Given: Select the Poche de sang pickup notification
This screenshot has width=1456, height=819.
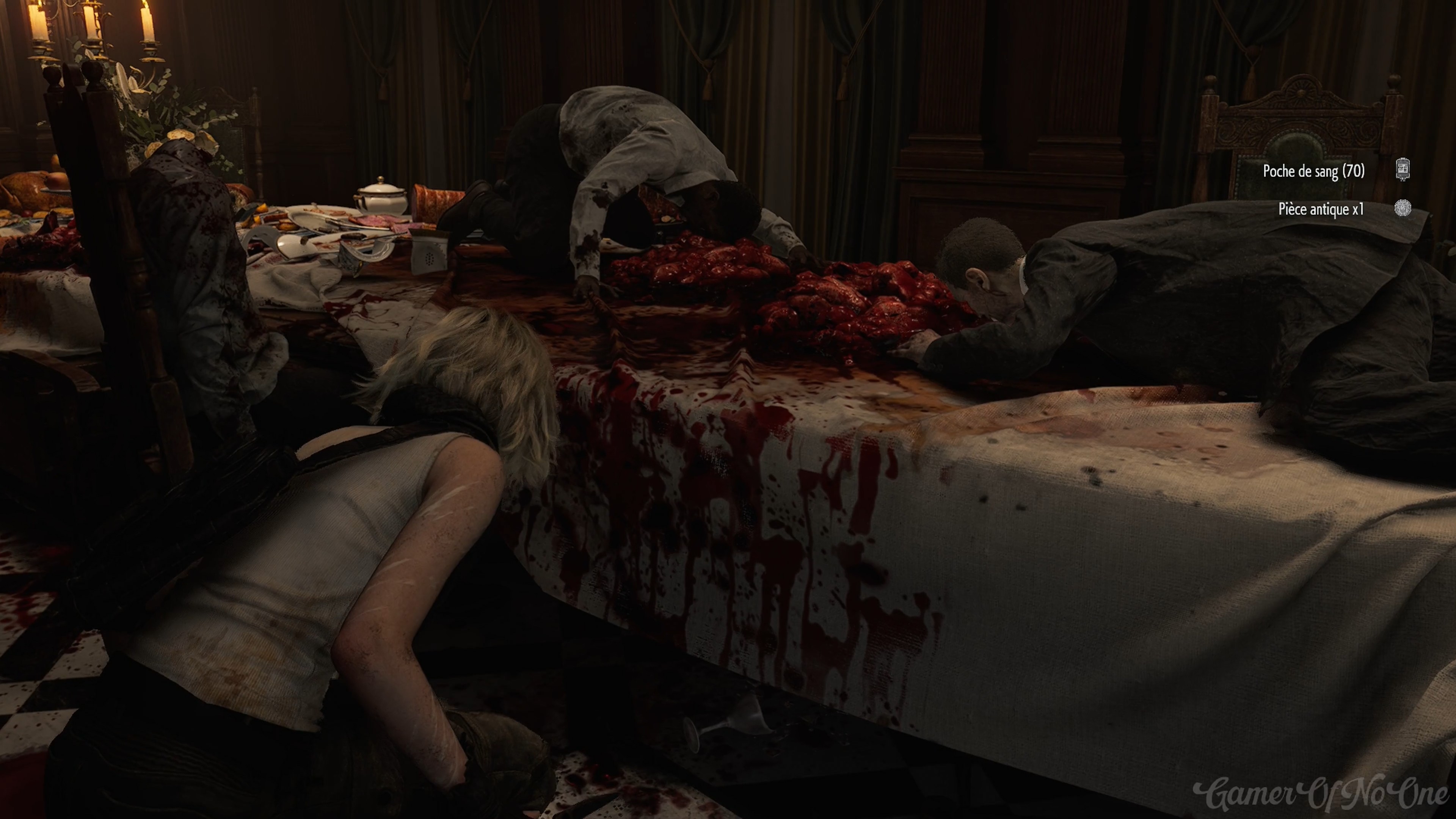Looking at the screenshot, I should [x=1313, y=171].
